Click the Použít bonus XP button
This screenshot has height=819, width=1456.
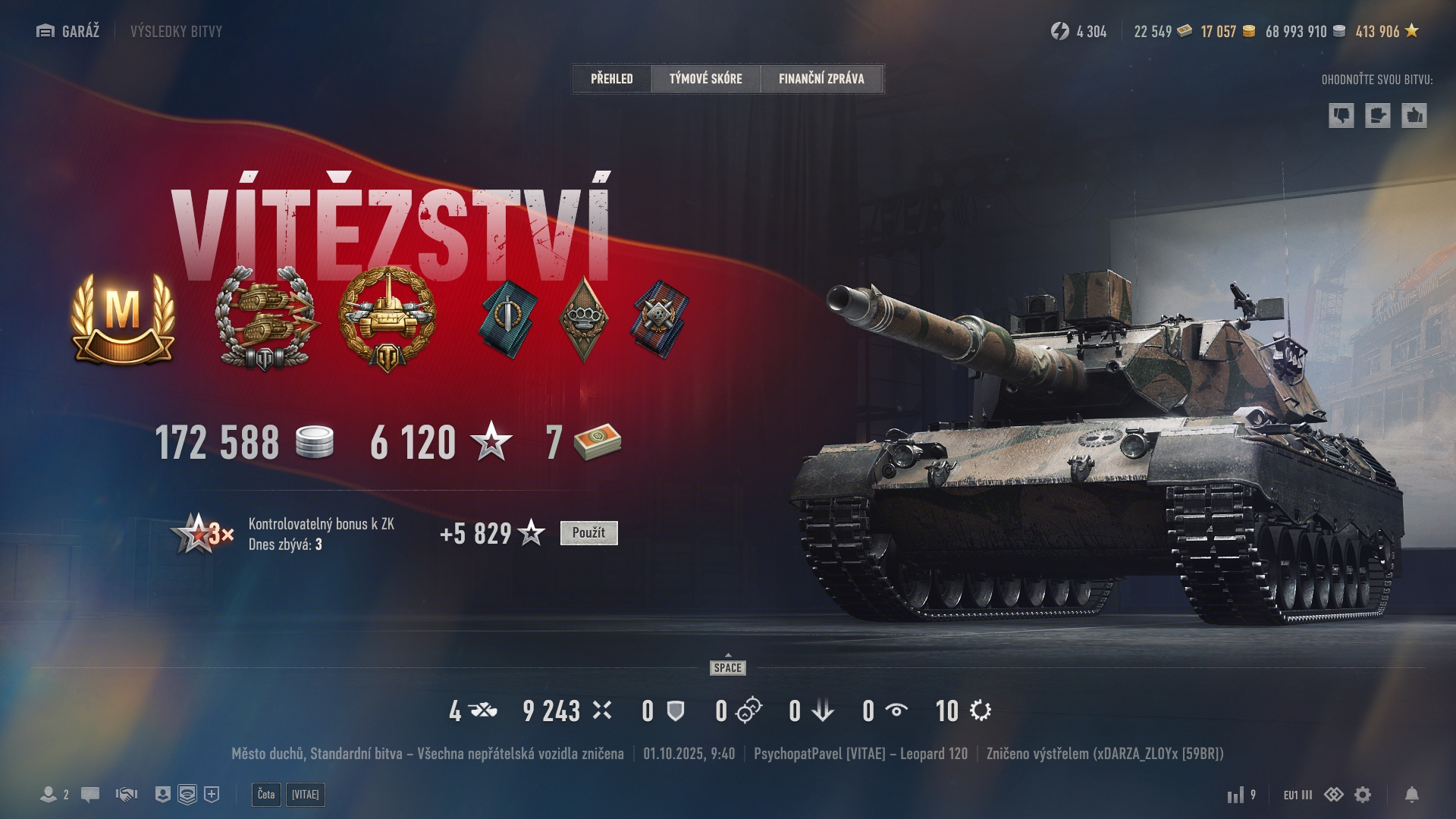pyautogui.click(x=588, y=533)
